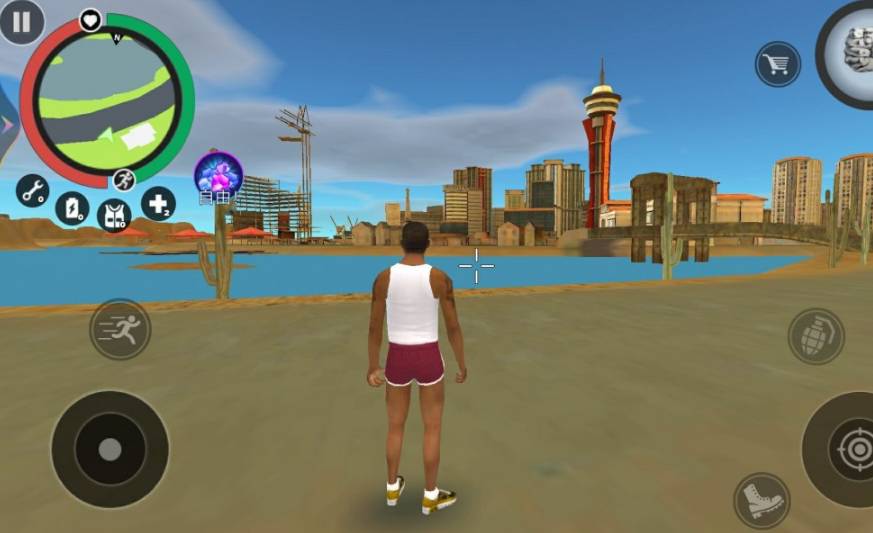The width and height of the screenshot is (873, 533).
Task: Use the wrench repair item
Action: pyautogui.click(x=33, y=190)
